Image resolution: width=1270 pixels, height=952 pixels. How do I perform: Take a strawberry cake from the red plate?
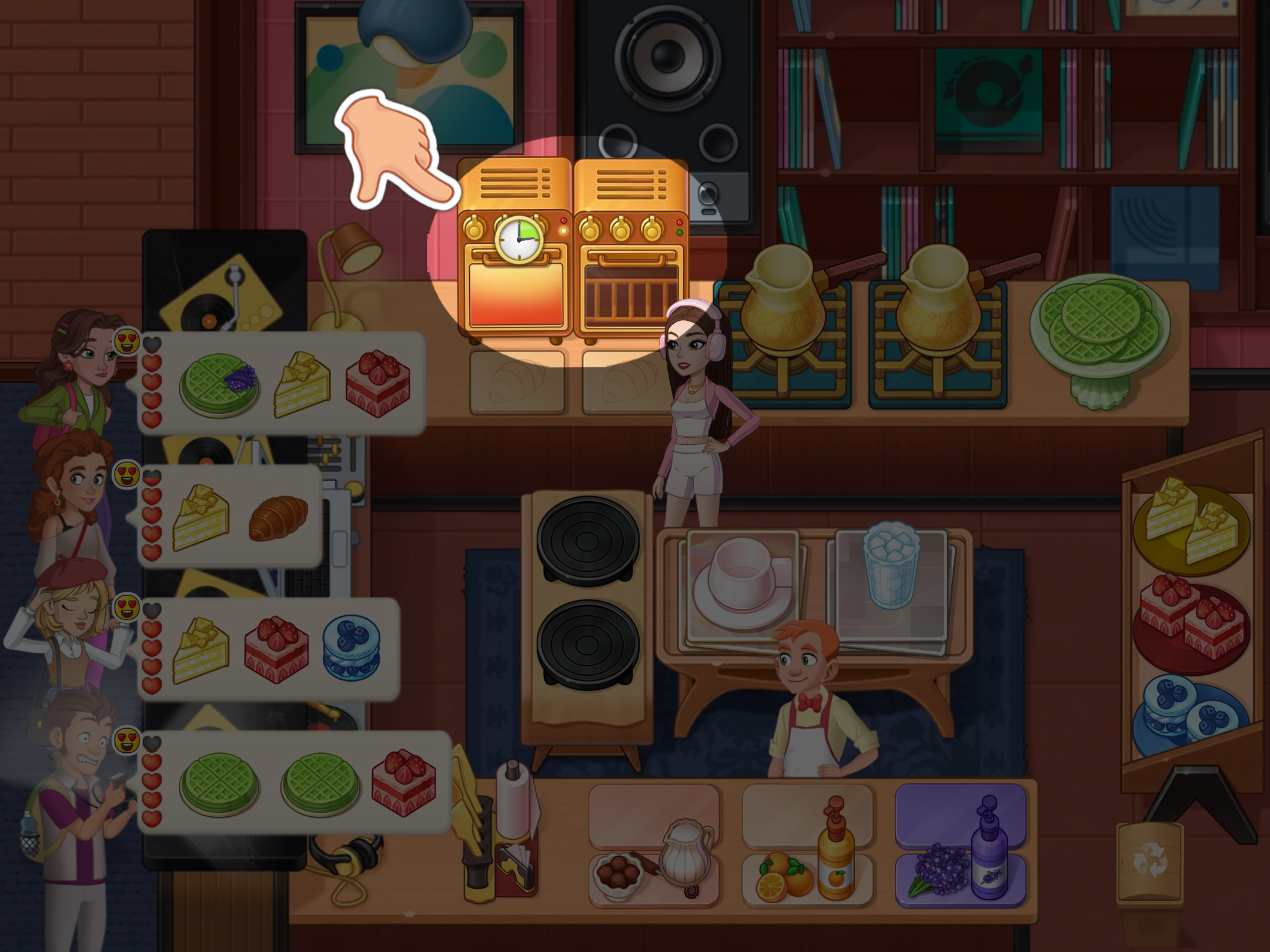1191,614
